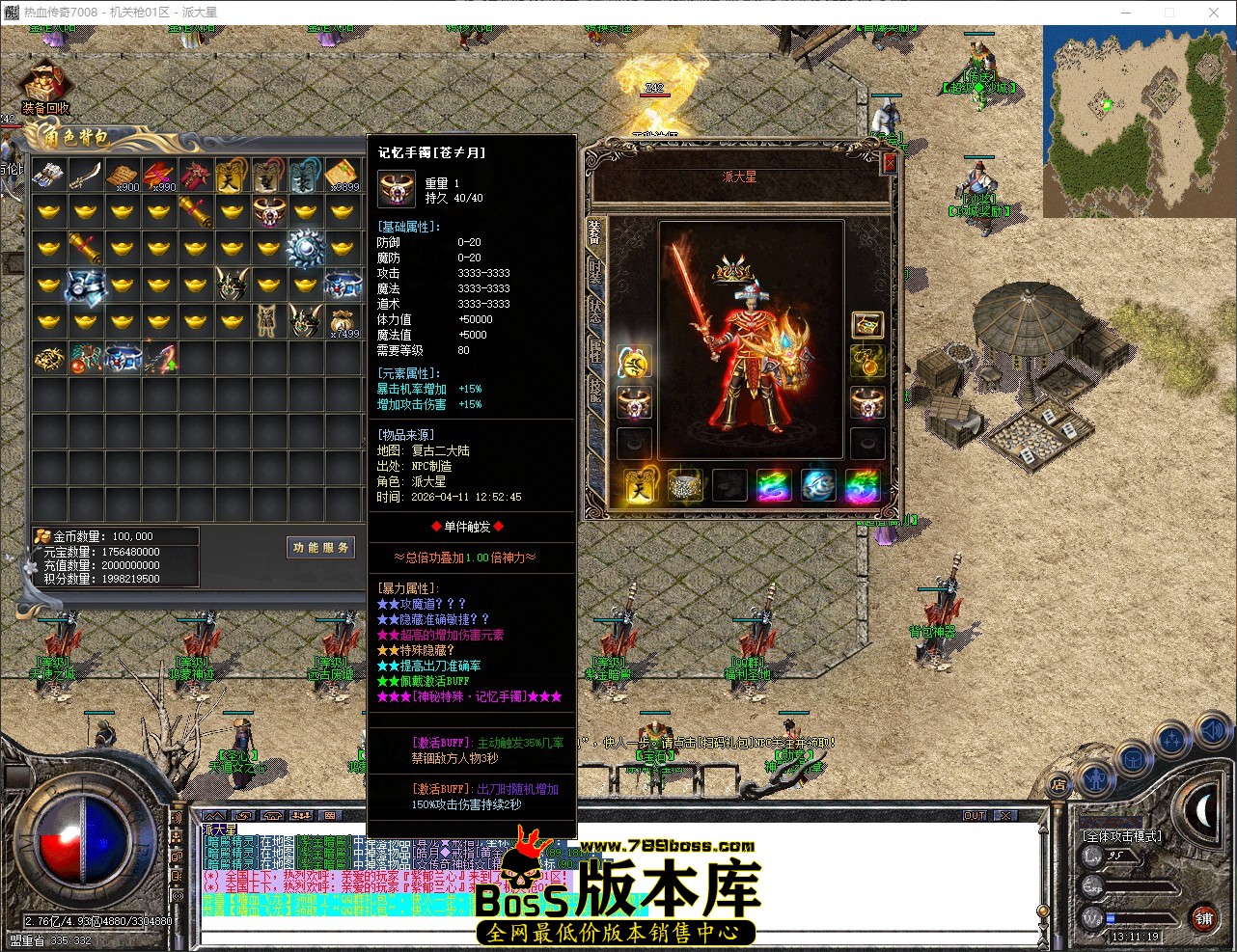
Task: Toggle the 全体攻击模式 attack mode setting
Action: [x=1121, y=836]
